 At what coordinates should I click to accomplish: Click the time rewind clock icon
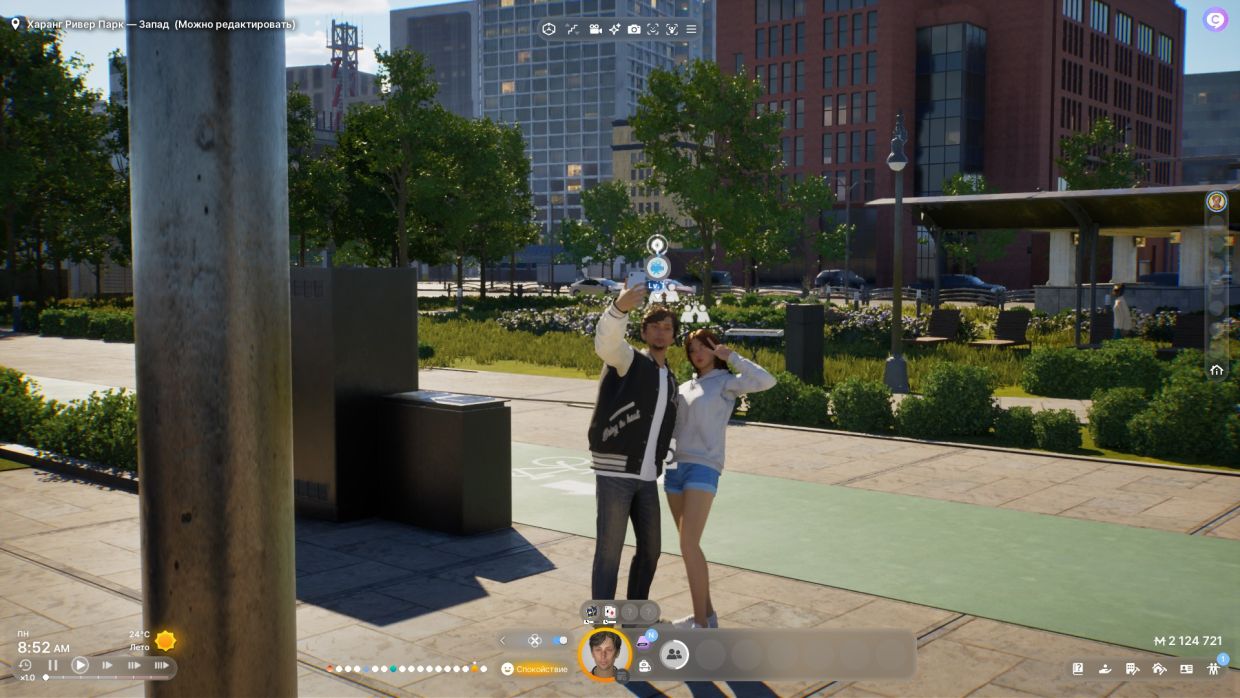(x=25, y=665)
